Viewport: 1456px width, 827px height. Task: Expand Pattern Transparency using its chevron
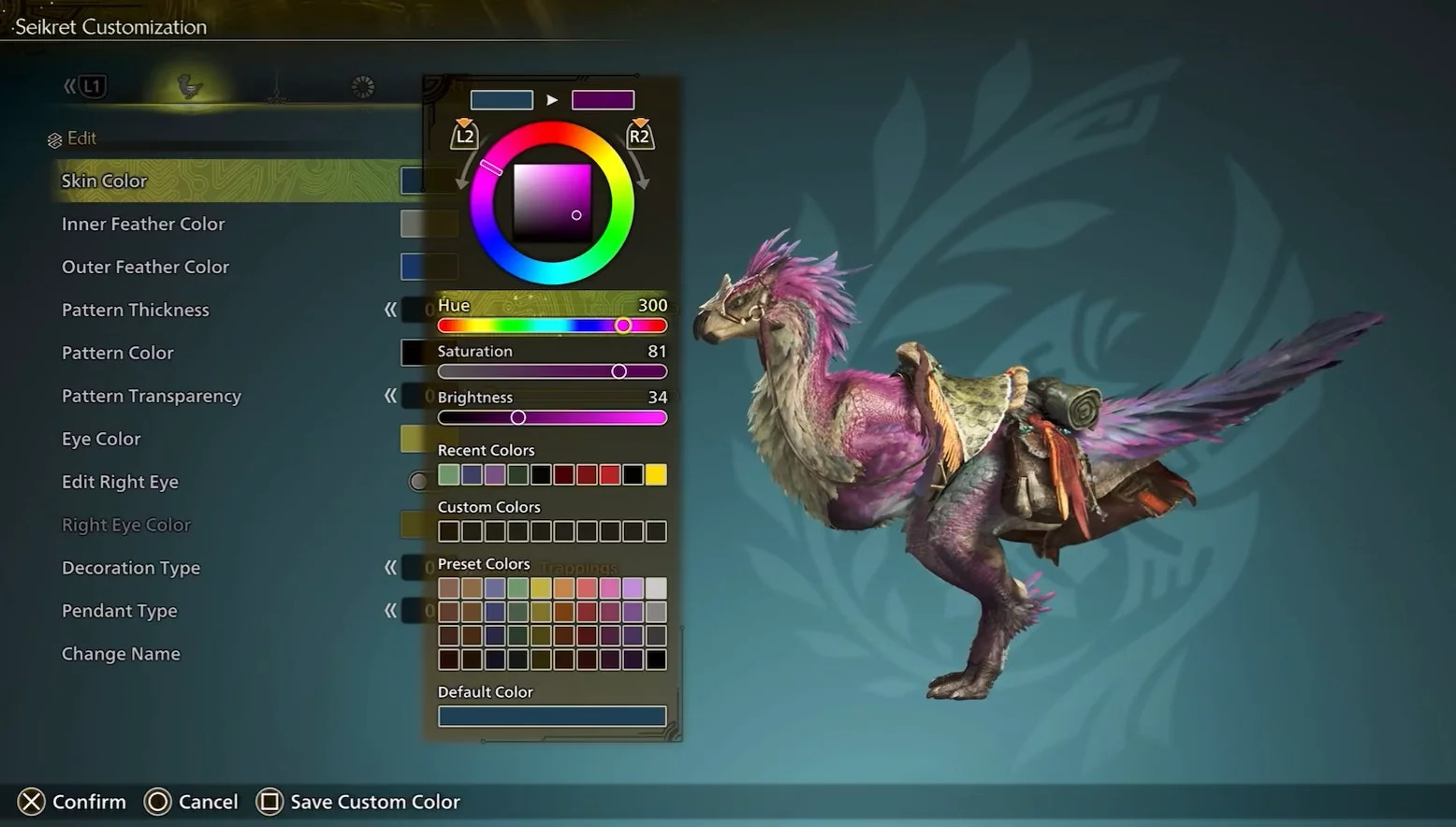coord(390,396)
